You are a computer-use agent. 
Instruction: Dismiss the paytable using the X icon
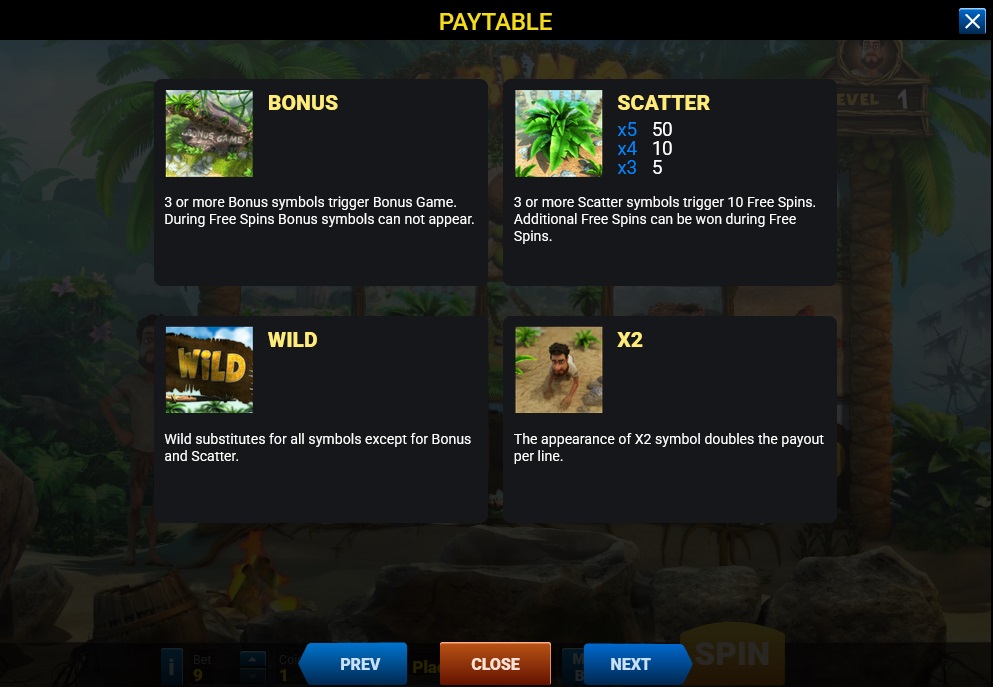pyautogui.click(x=972, y=21)
